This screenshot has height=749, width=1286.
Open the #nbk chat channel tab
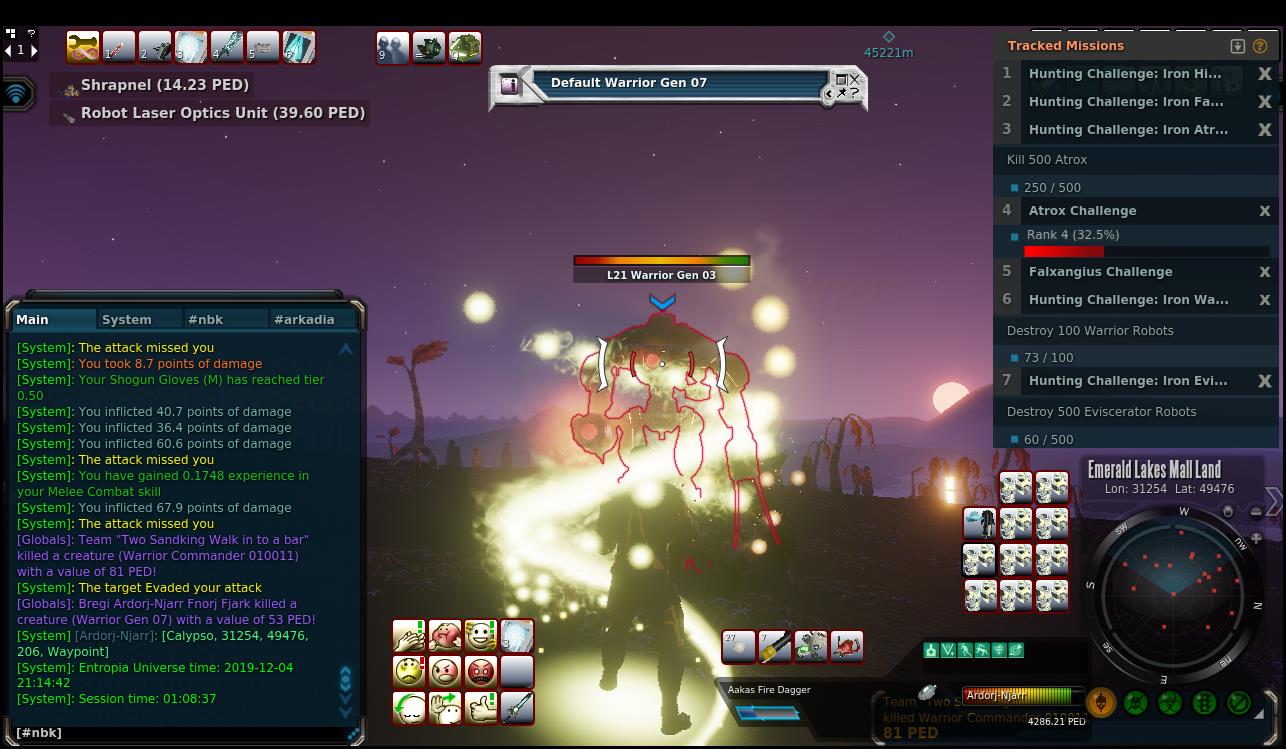(205, 319)
